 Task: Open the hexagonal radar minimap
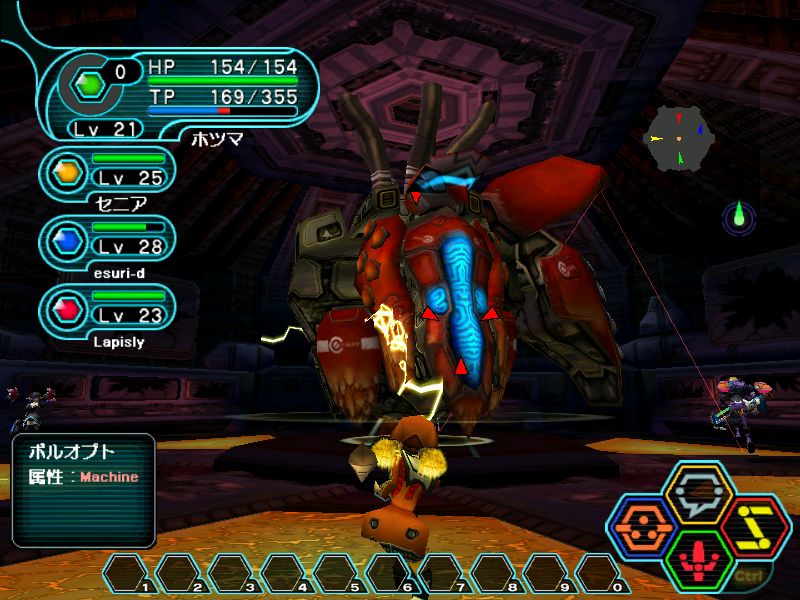679,138
